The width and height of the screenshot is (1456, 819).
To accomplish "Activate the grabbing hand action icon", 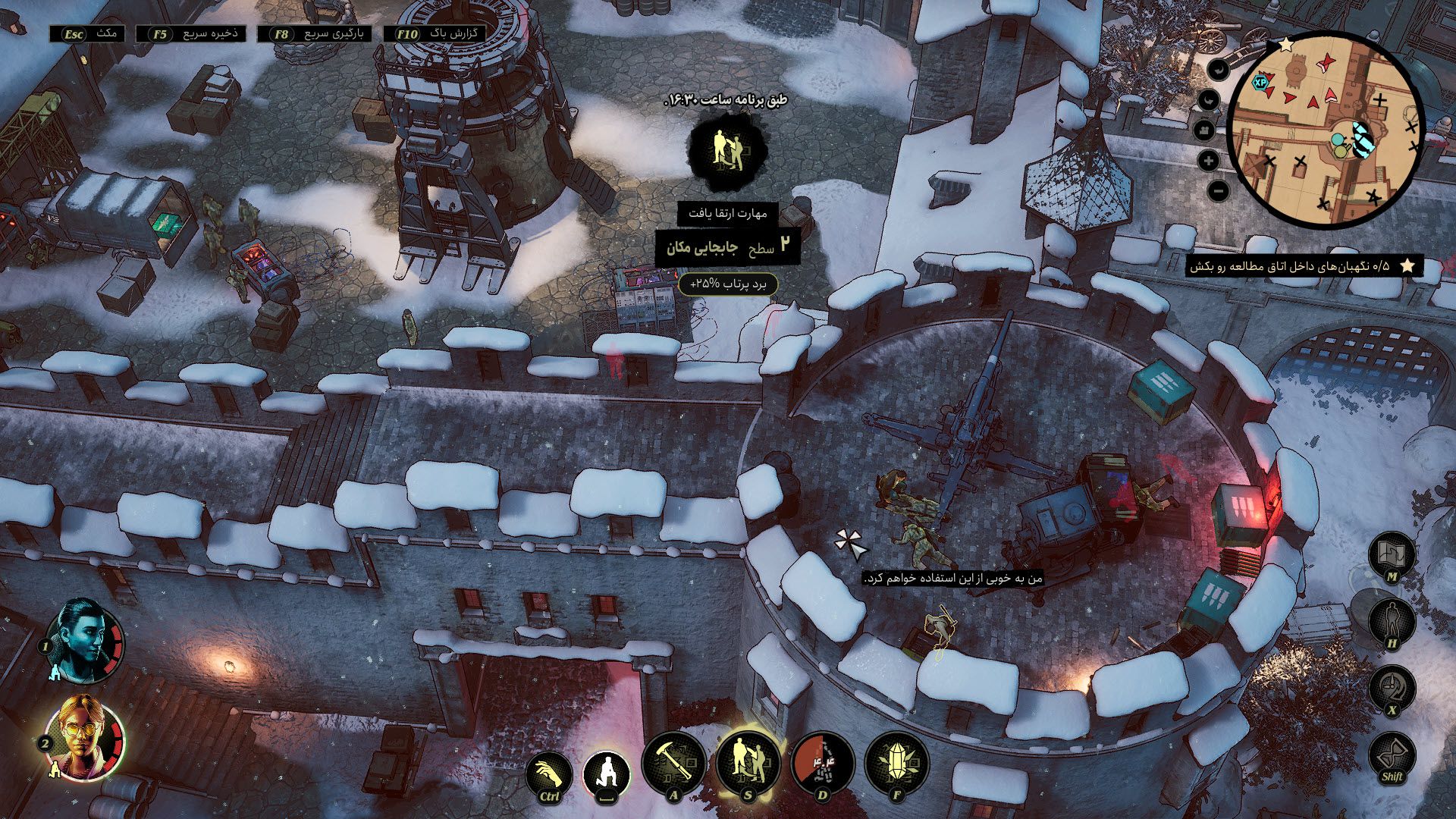I will coord(549,775).
